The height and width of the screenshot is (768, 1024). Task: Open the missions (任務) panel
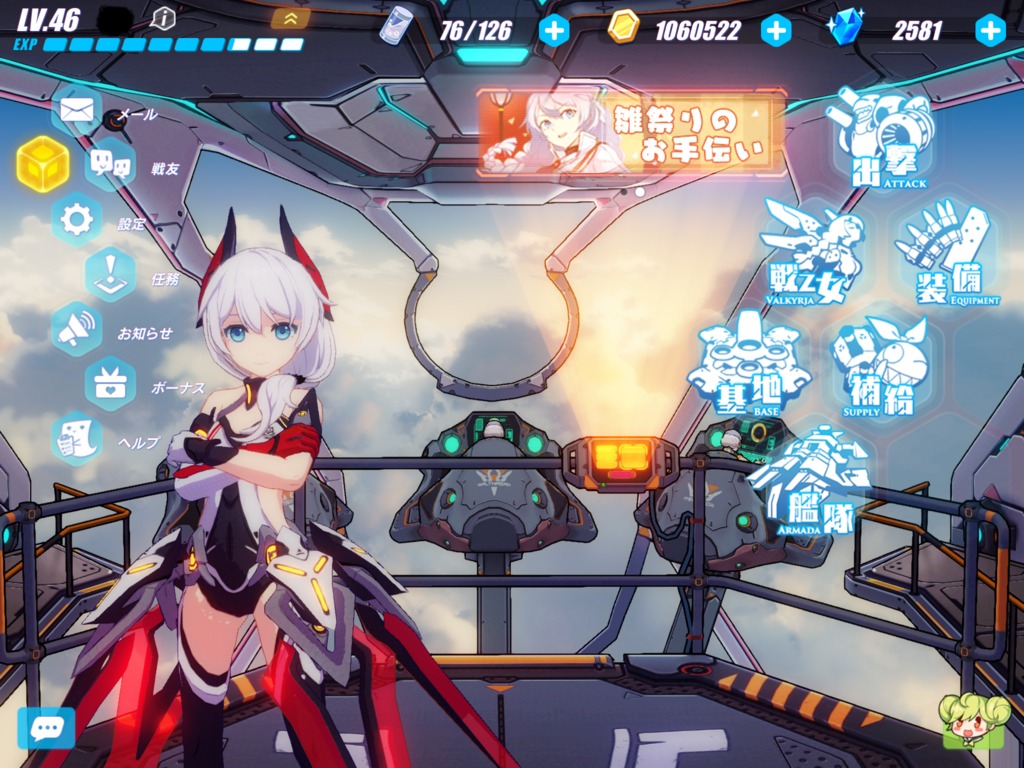click(110, 274)
